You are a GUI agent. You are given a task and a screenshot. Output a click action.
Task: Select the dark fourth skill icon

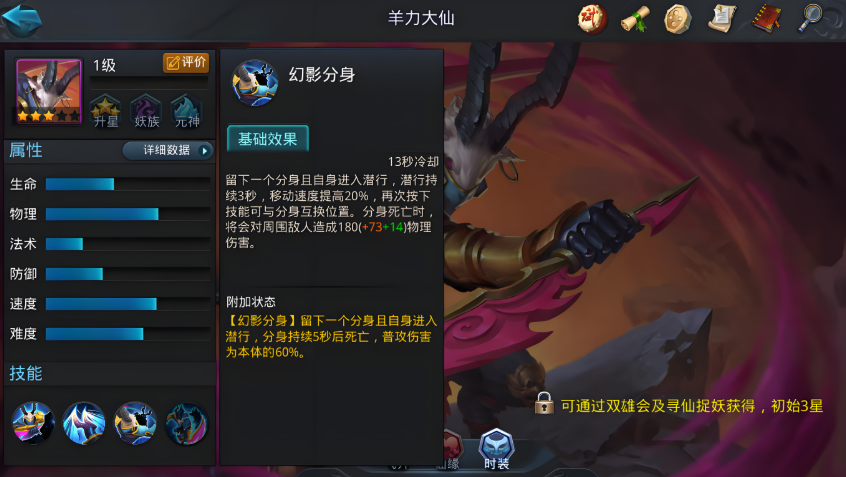[186, 423]
